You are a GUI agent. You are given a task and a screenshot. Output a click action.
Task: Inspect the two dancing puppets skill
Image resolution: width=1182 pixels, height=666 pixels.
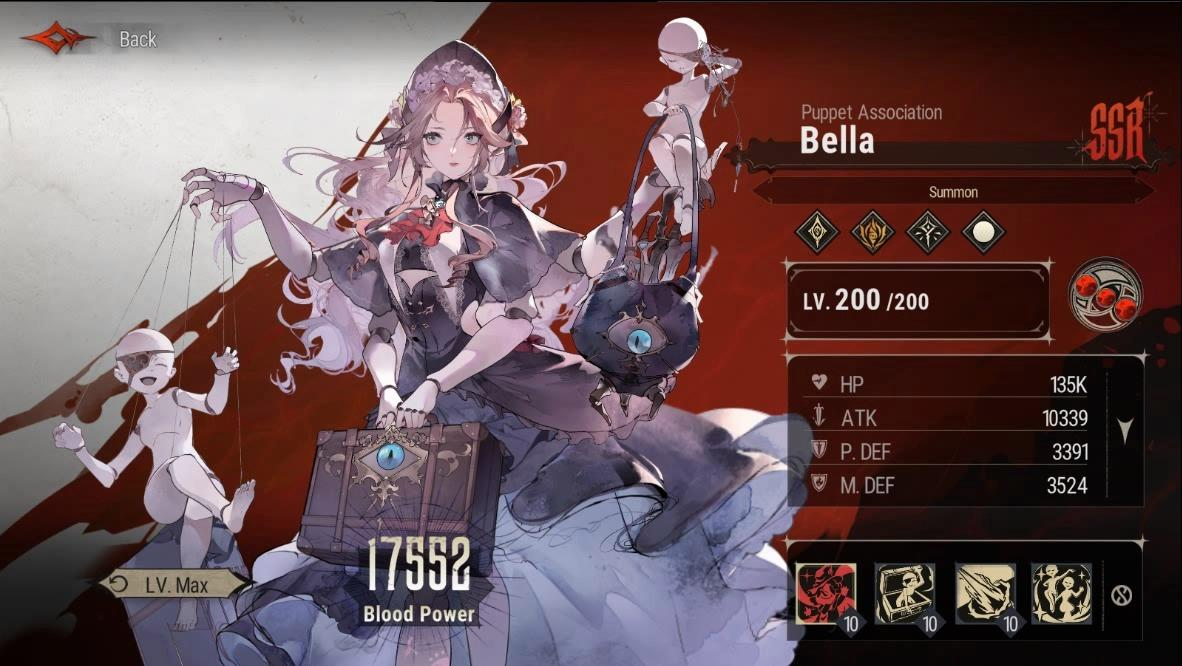point(1061,593)
